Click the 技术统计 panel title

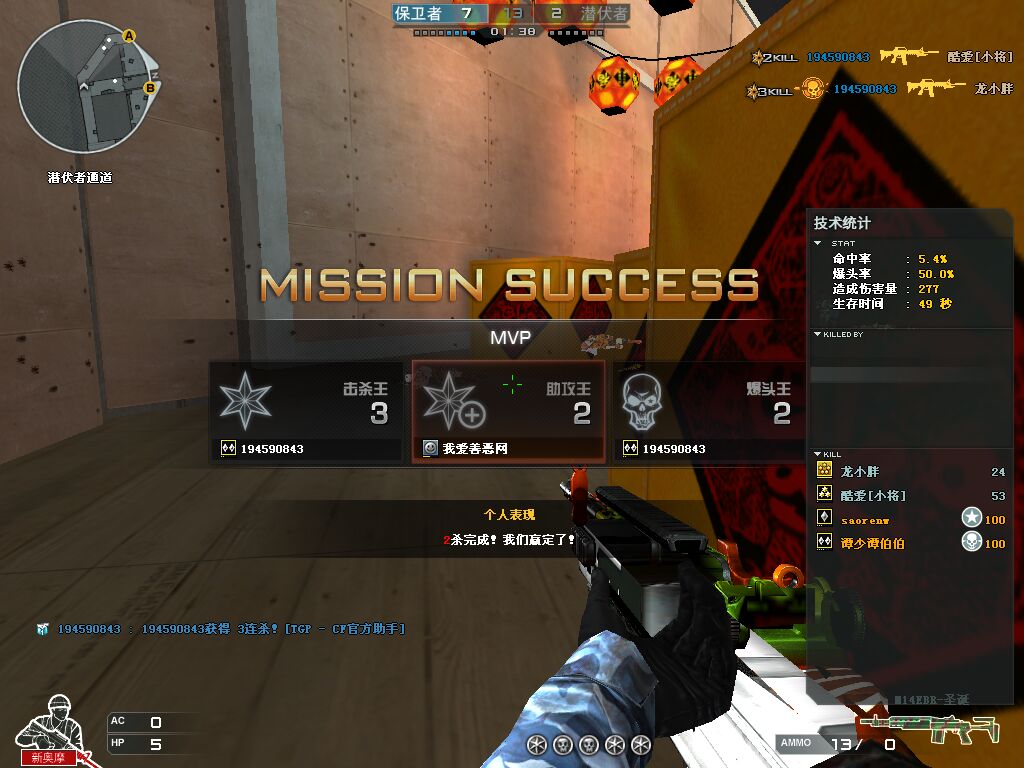pos(842,223)
